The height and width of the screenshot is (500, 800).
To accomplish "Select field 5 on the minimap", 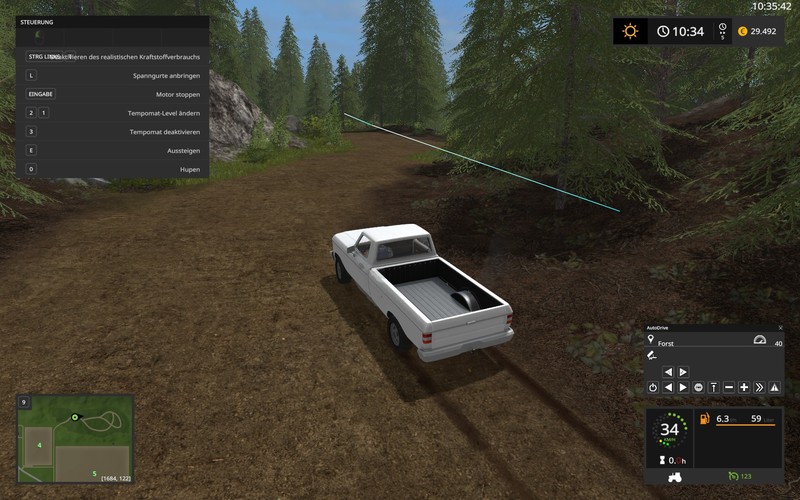I will 94,472.
